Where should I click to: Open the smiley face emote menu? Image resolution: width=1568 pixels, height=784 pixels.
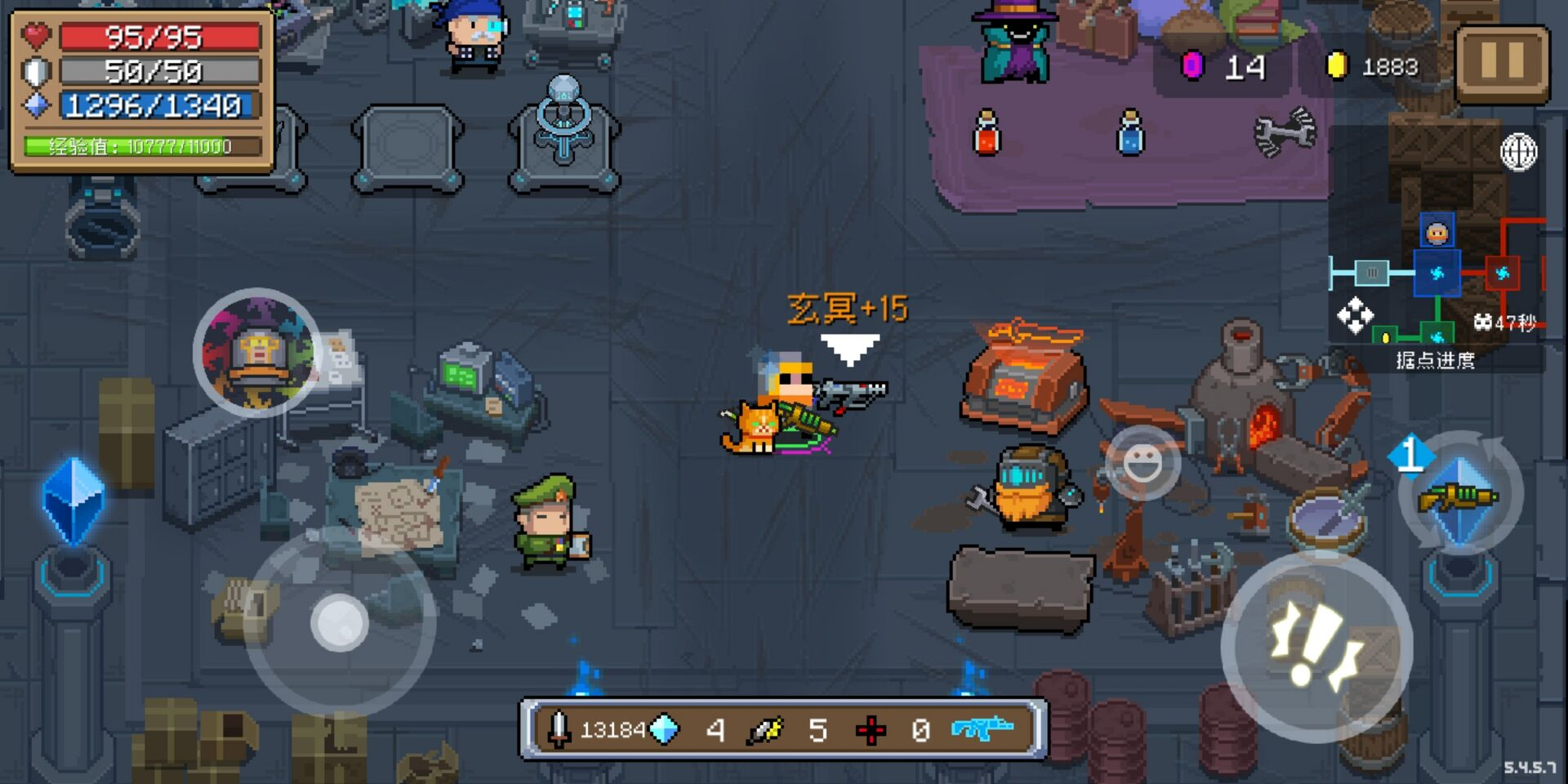click(x=1143, y=463)
